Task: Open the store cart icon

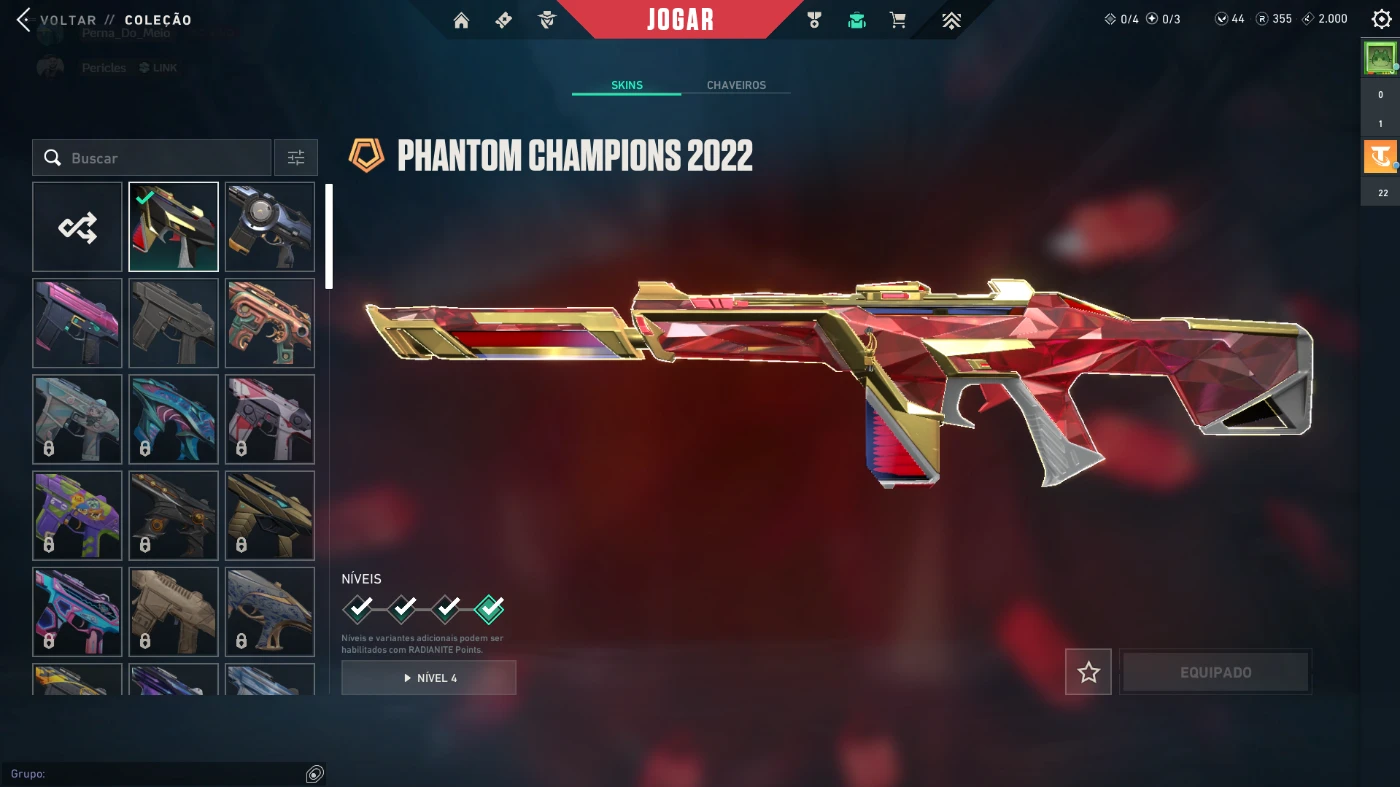Action: click(898, 20)
